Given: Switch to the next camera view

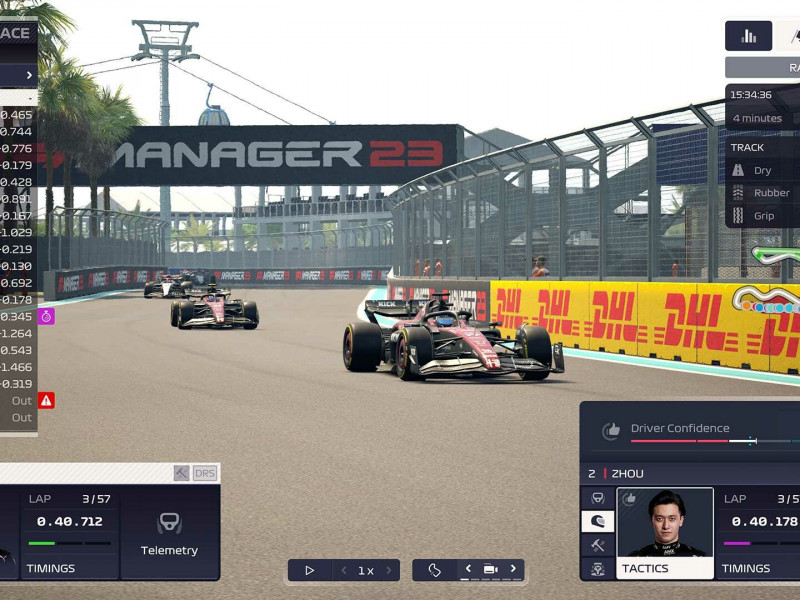Looking at the screenshot, I should [x=513, y=569].
